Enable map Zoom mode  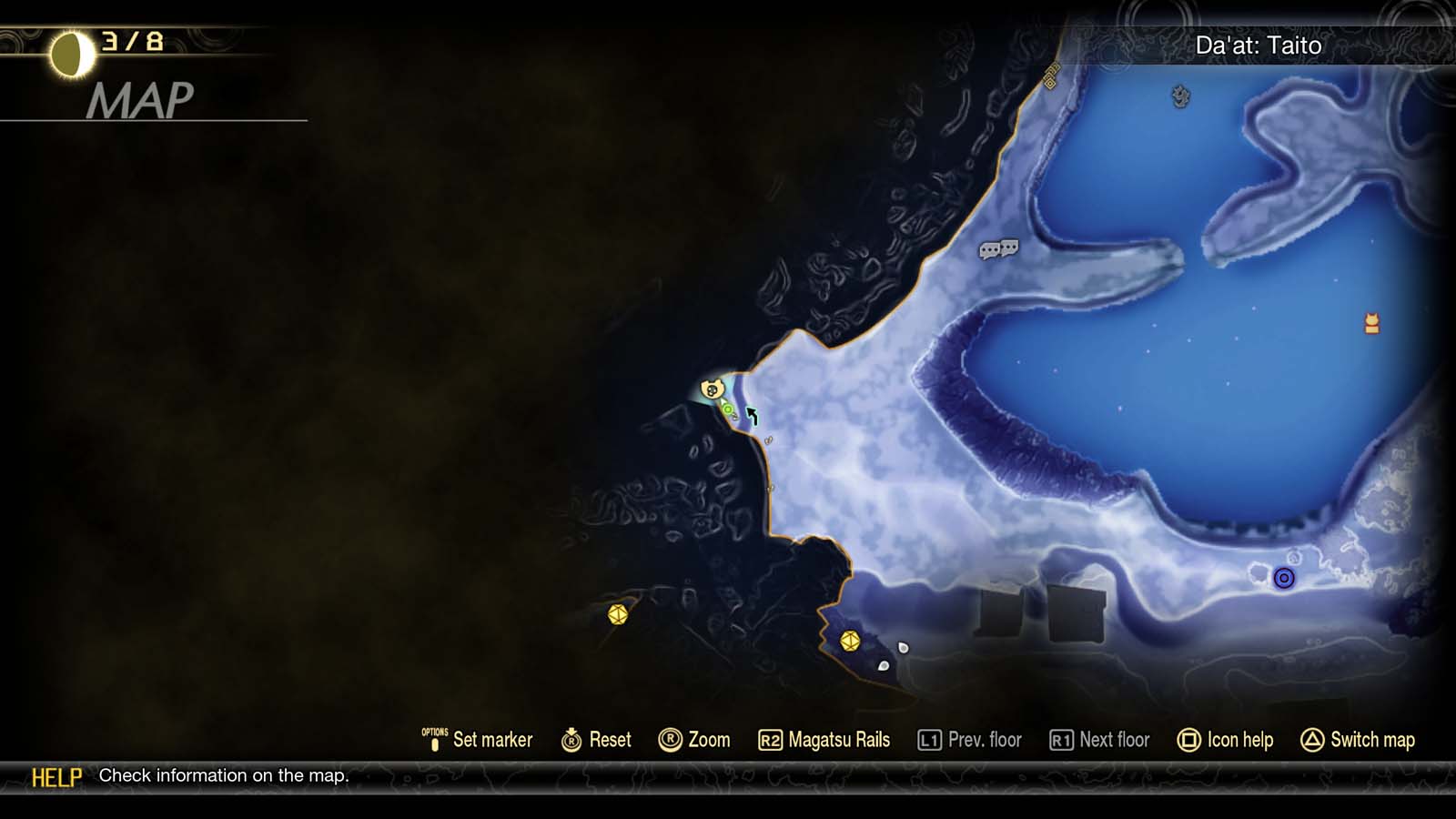pyautogui.click(x=698, y=740)
